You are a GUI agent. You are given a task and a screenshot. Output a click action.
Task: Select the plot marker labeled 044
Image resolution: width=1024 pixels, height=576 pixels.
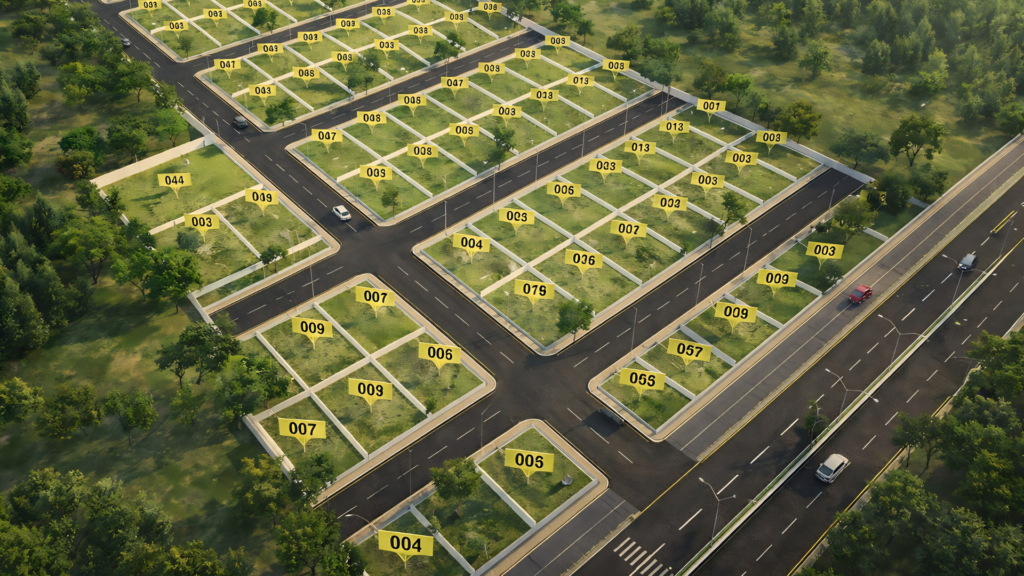pos(174,181)
